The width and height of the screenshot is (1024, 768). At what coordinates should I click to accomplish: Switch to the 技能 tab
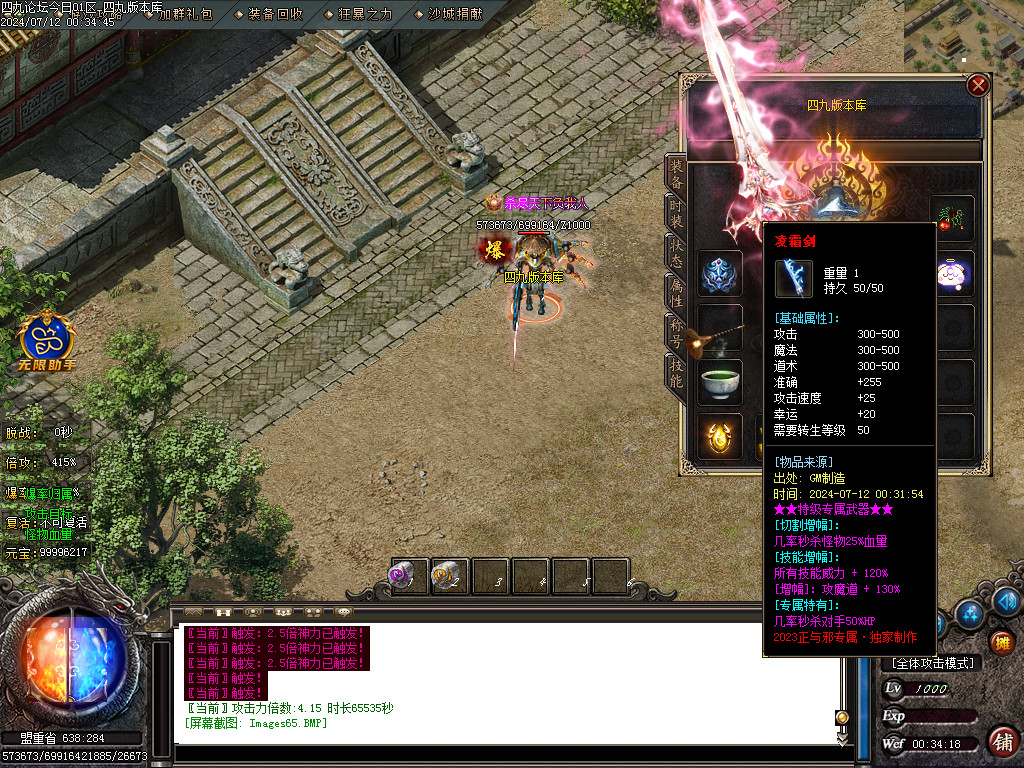click(x=676, y=375)
